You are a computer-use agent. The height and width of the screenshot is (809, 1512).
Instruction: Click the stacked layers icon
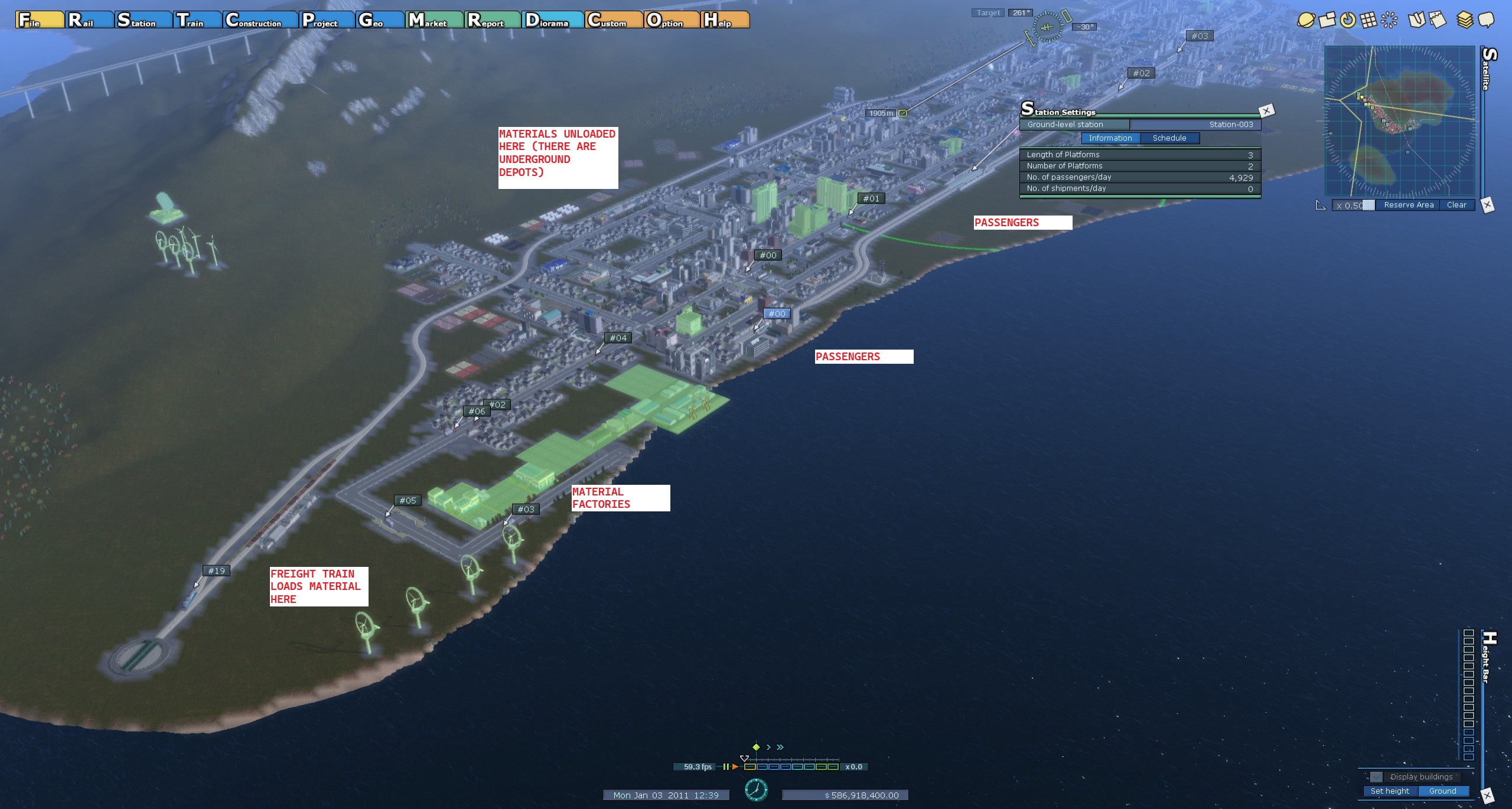coord(1465,20)
